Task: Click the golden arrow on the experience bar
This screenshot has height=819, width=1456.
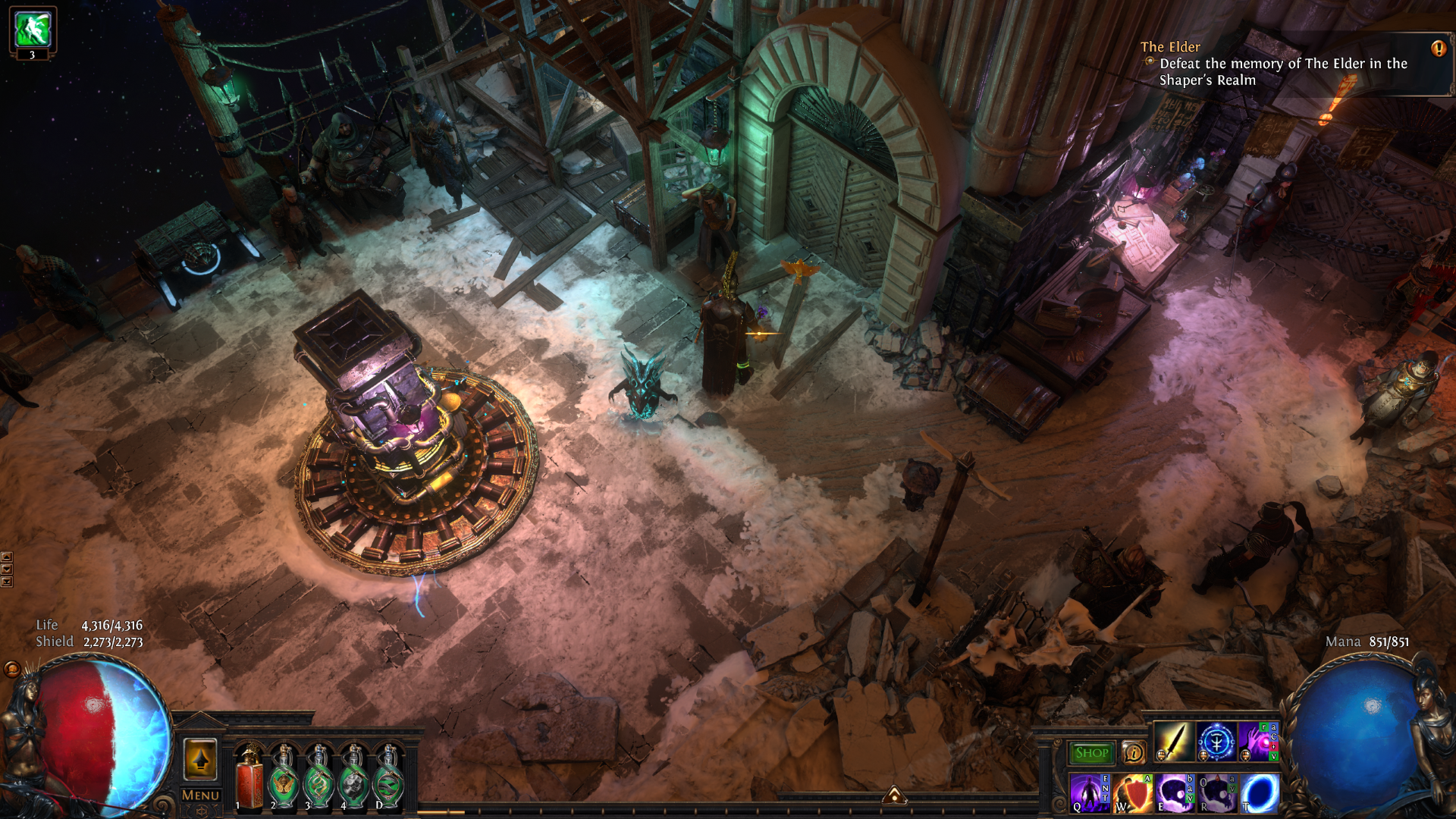Action: click(894, 794)
